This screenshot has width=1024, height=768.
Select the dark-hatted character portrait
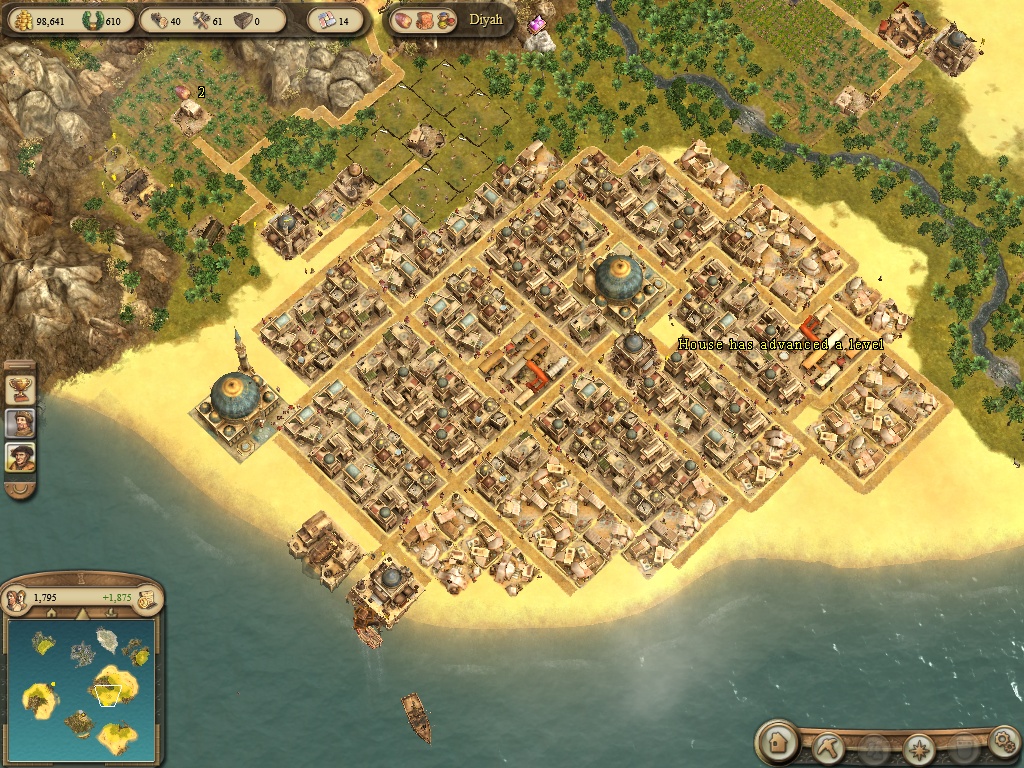[20, 458]
